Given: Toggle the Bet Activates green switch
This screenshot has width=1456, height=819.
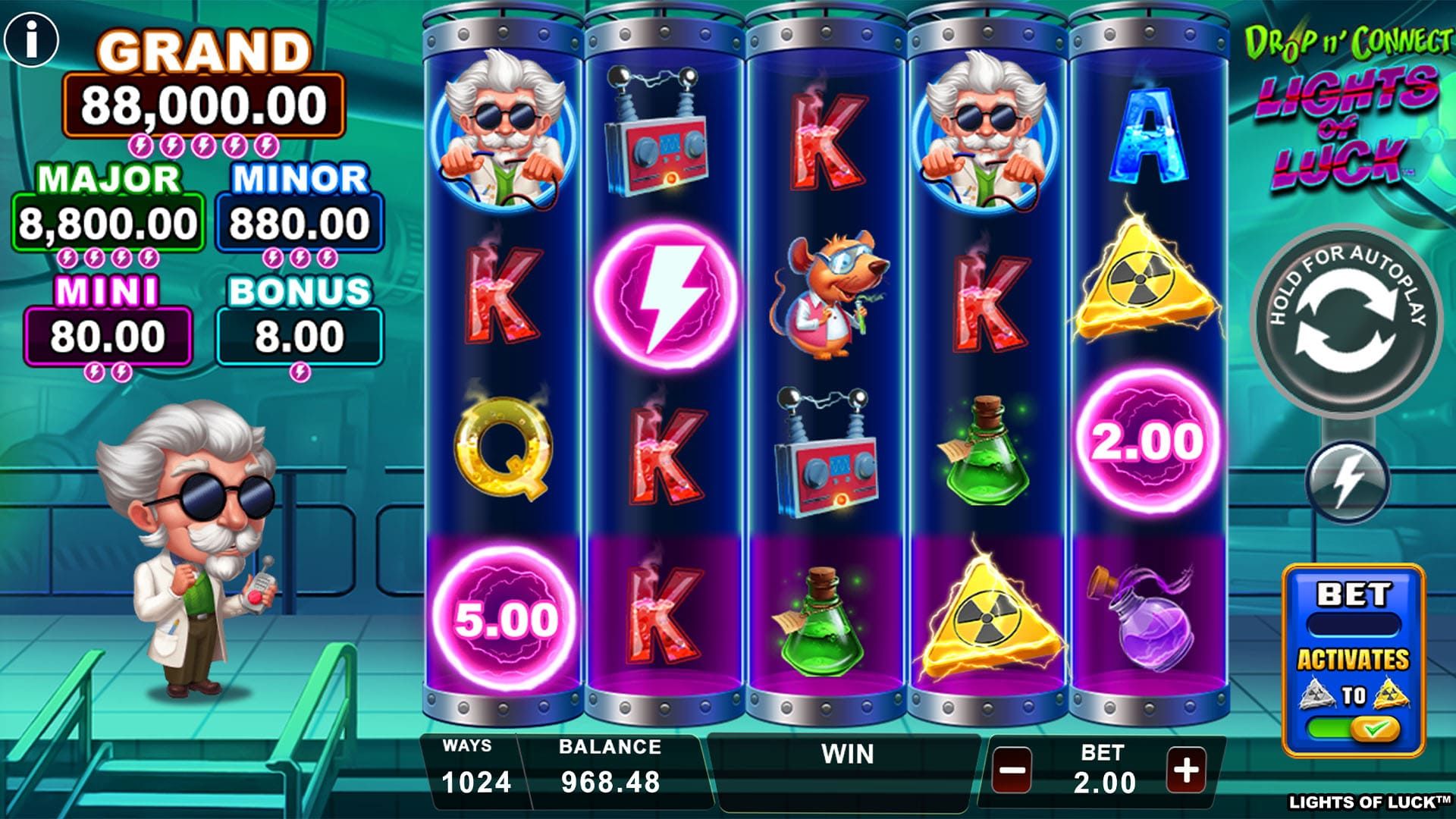Looking at the screenshot, I should coord(1354,730).
